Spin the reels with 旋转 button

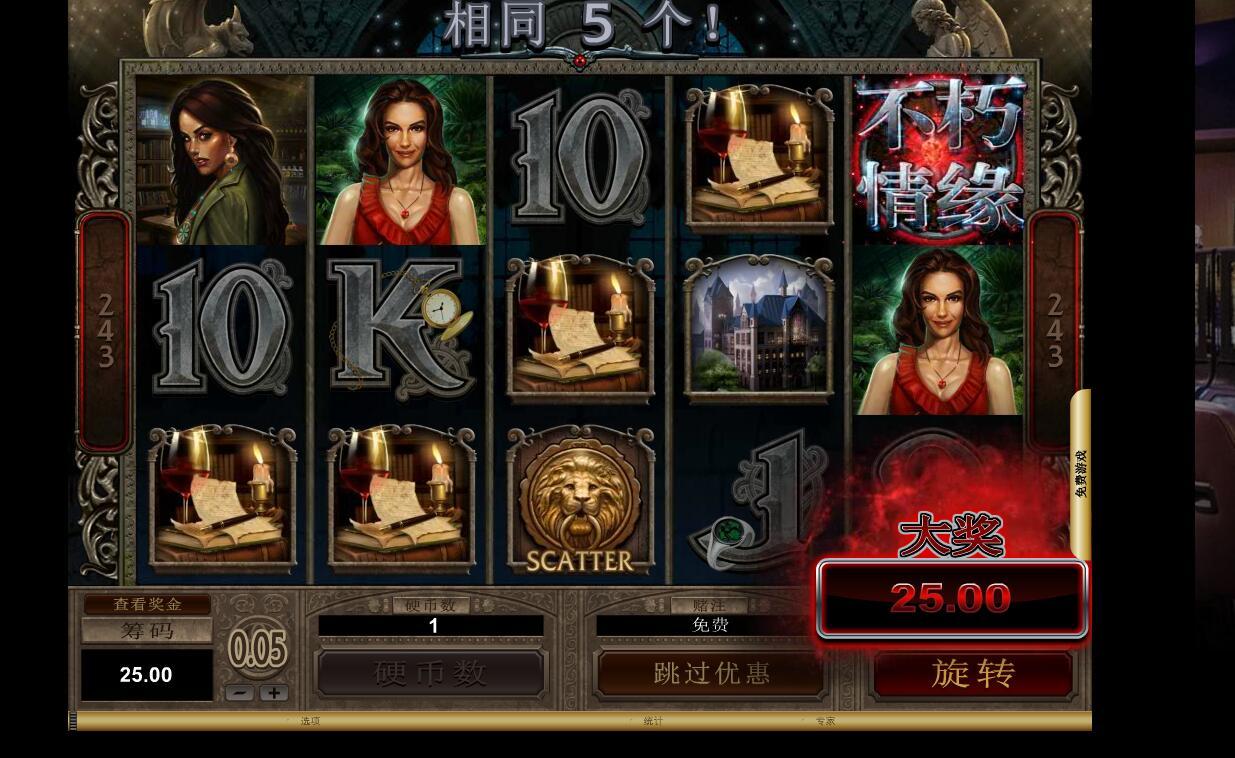click(x=973, y=673)
